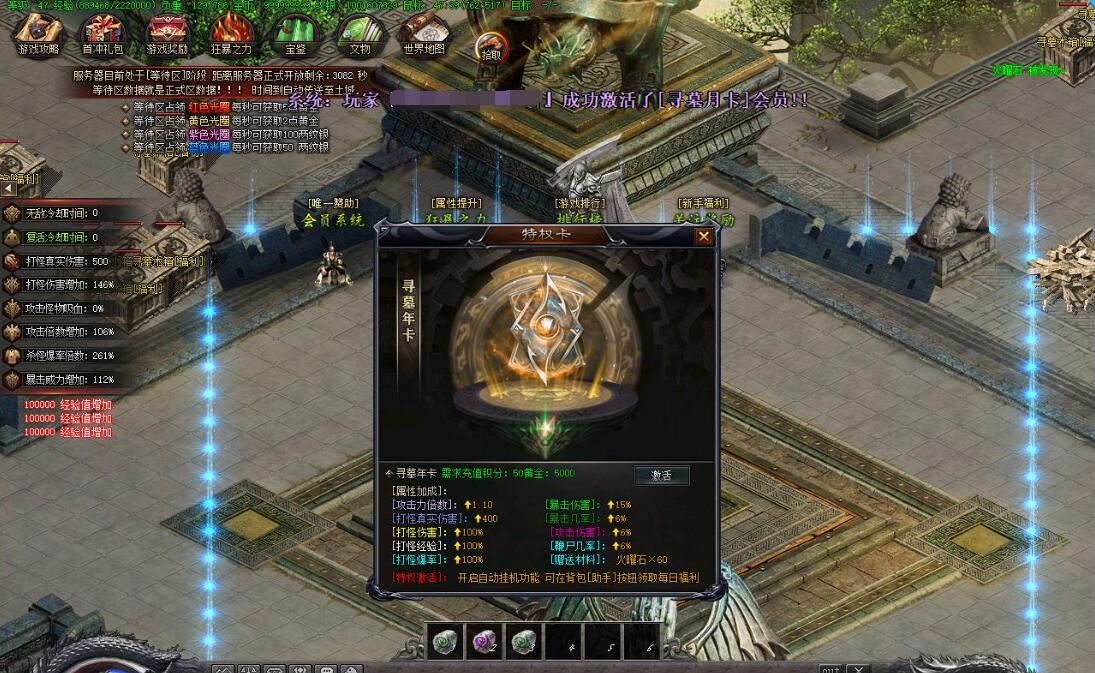The width and height of the screenshot is (1095, 673).
Task: Open the 世界地图 world map
Action: [424, 35]
